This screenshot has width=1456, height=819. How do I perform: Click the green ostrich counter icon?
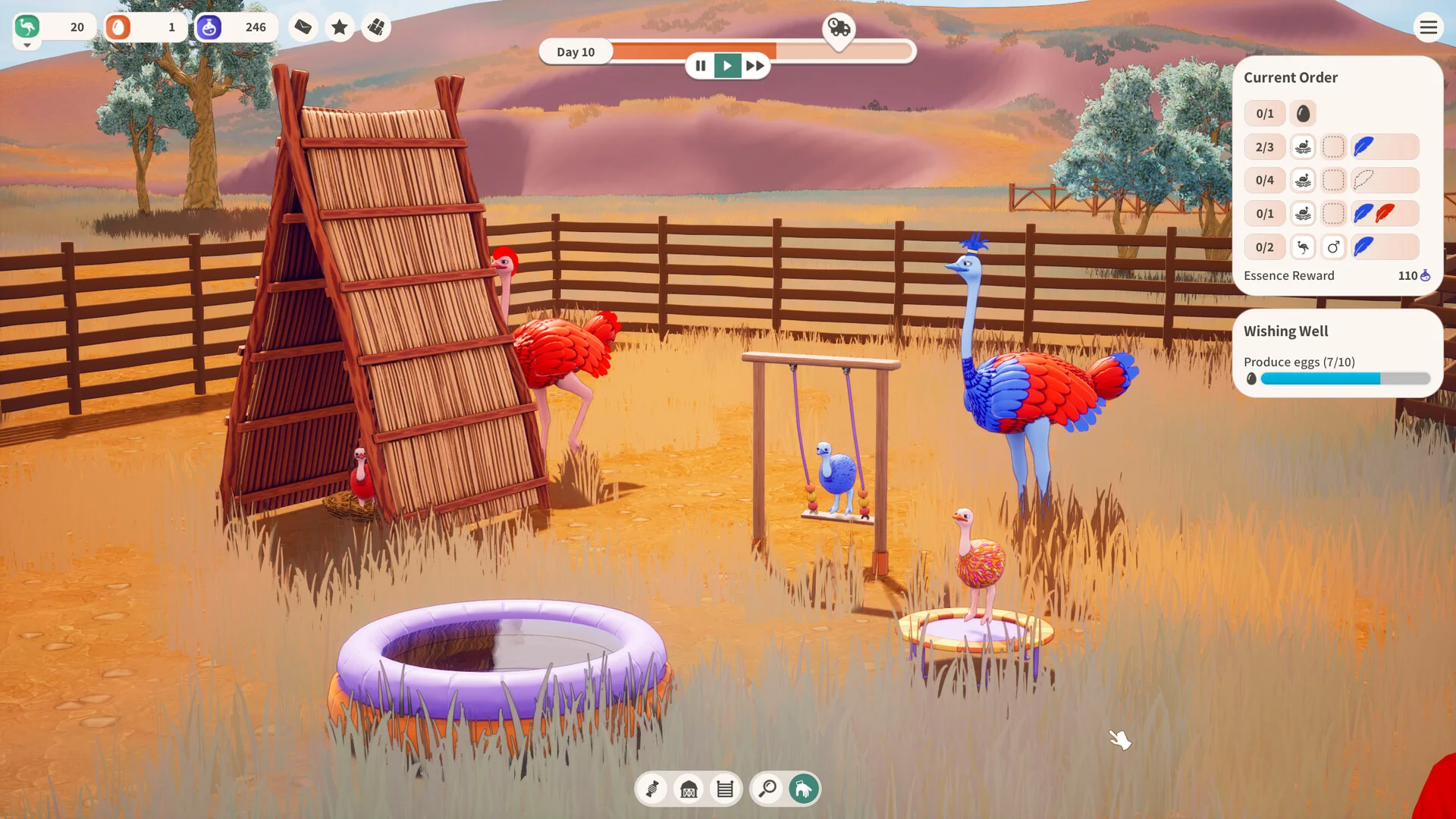click(27, 27)
